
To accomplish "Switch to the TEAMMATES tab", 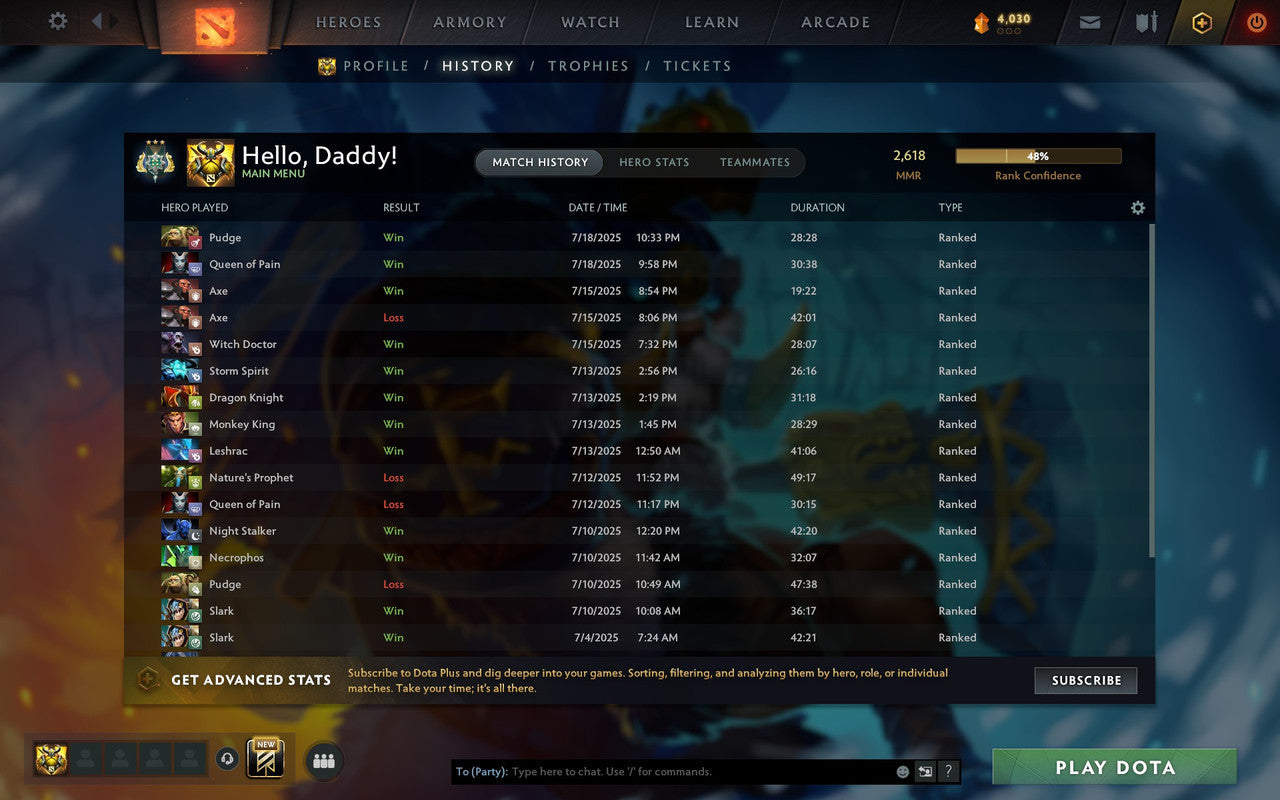I will (755, 162).
